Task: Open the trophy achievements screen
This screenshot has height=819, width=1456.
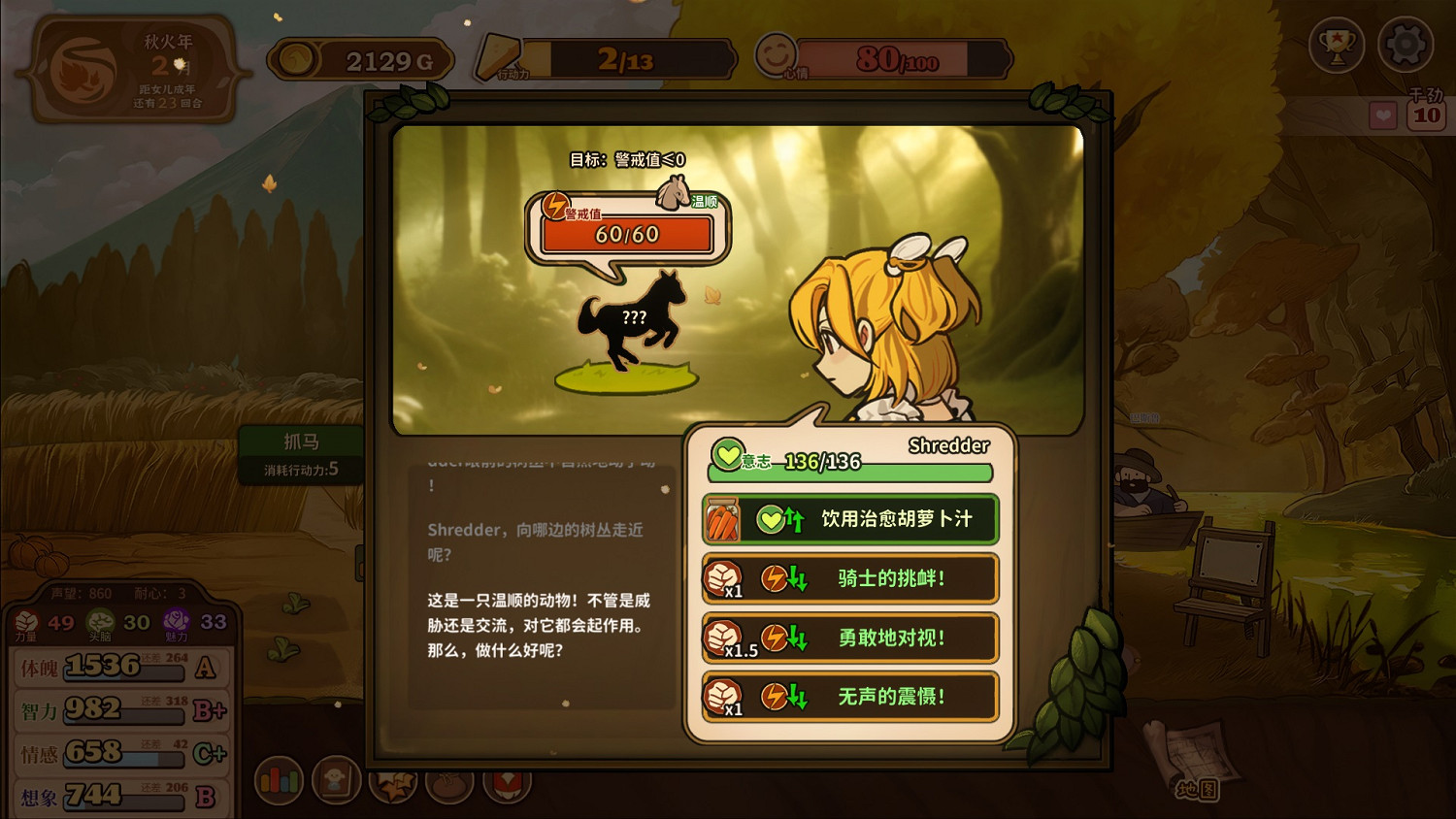Action: [1338, 45]
